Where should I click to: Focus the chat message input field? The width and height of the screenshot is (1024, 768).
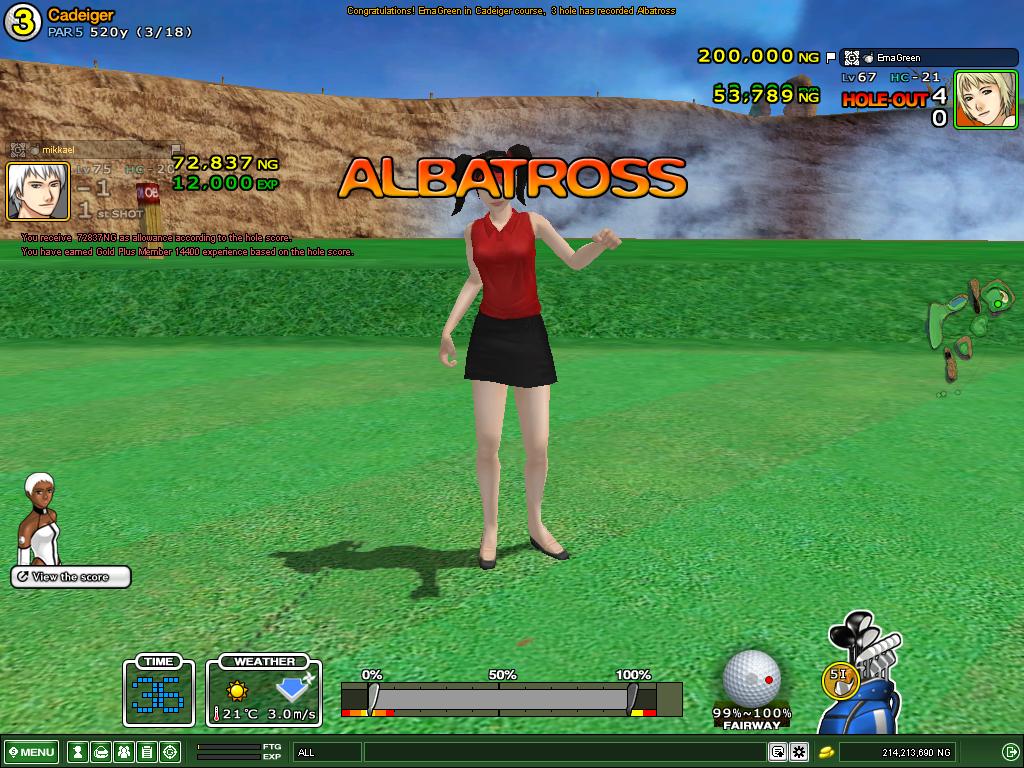pos(565,752)
